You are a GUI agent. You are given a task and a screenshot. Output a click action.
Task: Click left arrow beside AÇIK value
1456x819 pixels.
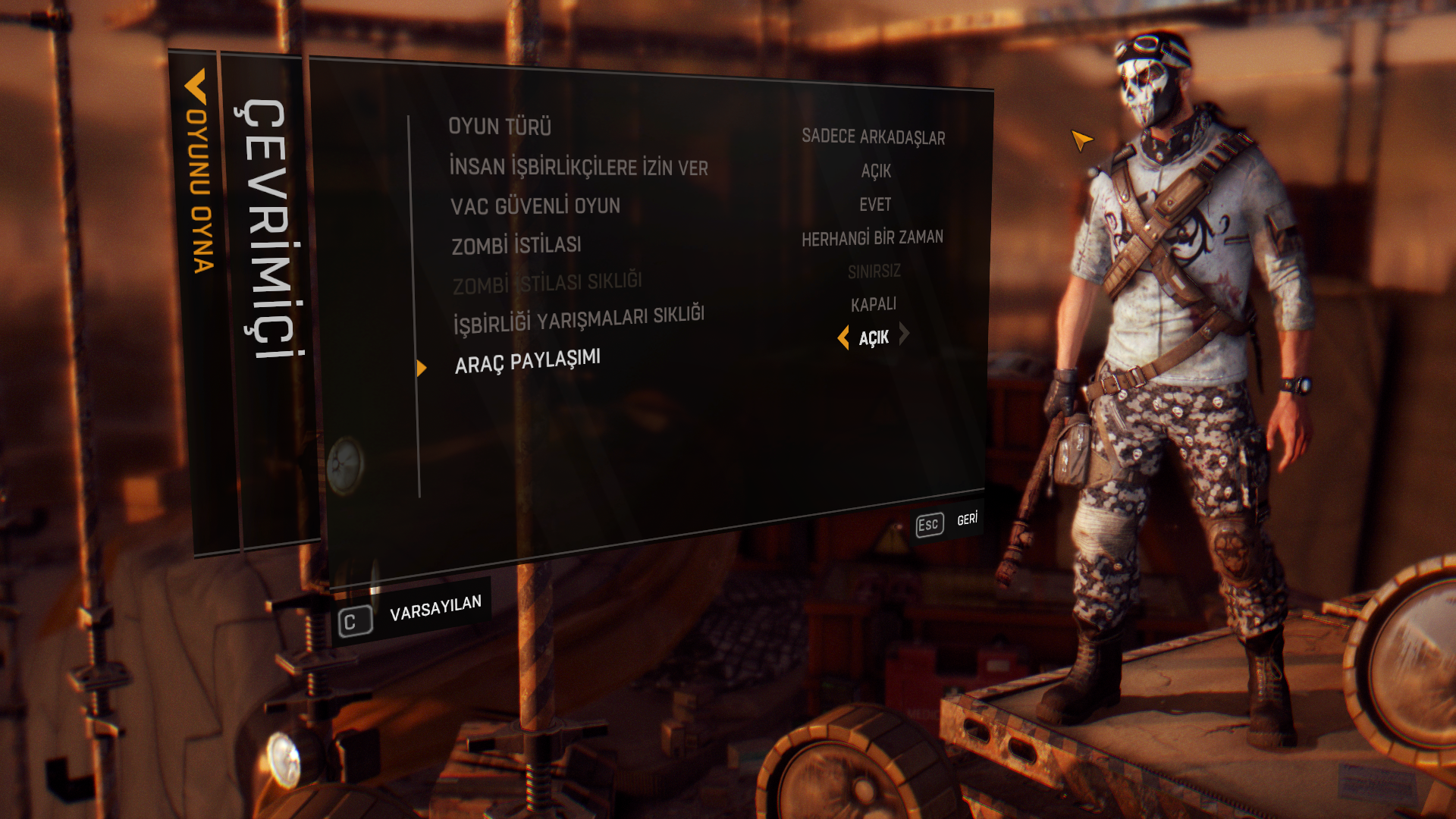[843, 337]
